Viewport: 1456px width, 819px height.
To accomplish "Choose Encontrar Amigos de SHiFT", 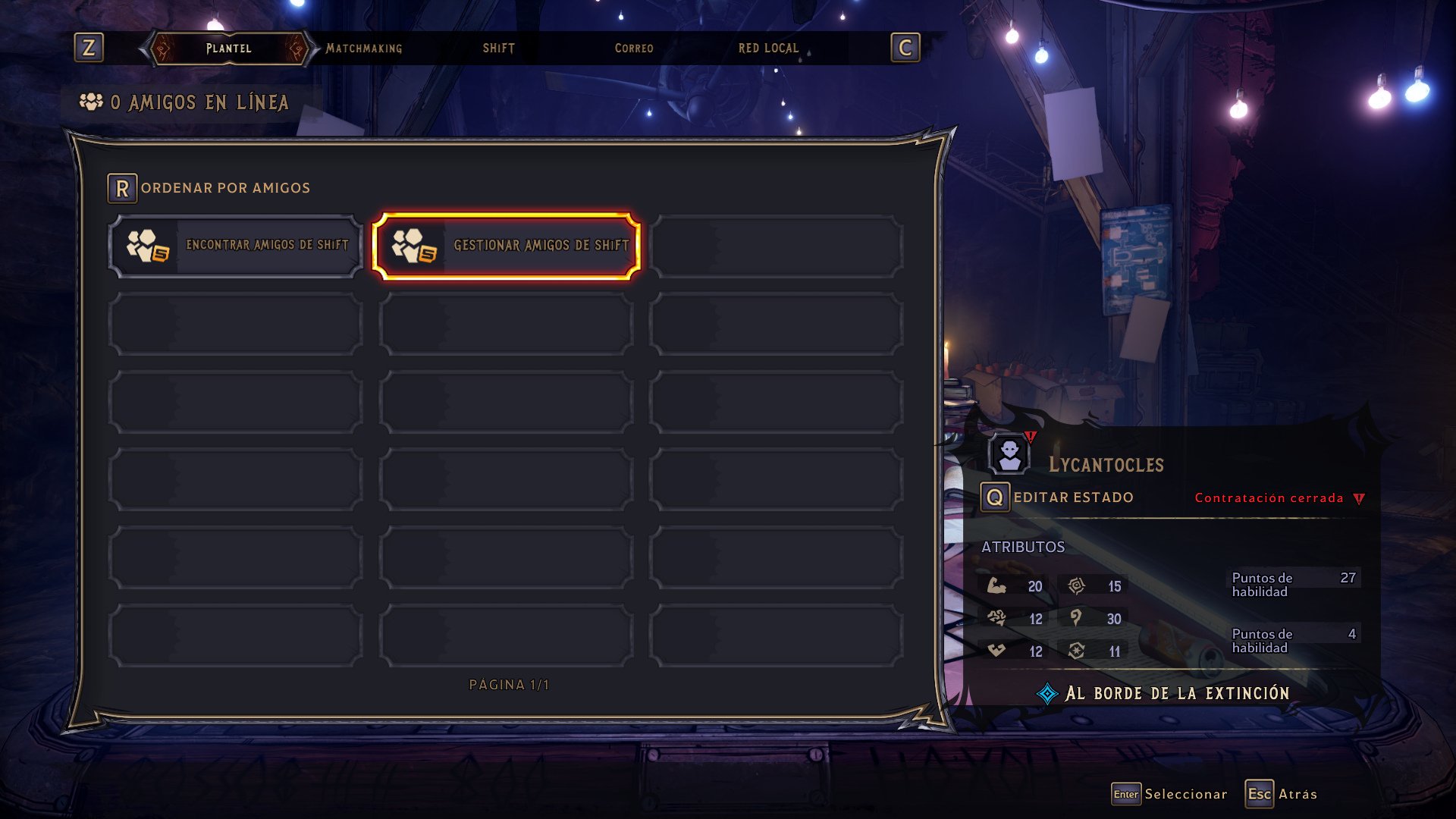I will [236, 246].
